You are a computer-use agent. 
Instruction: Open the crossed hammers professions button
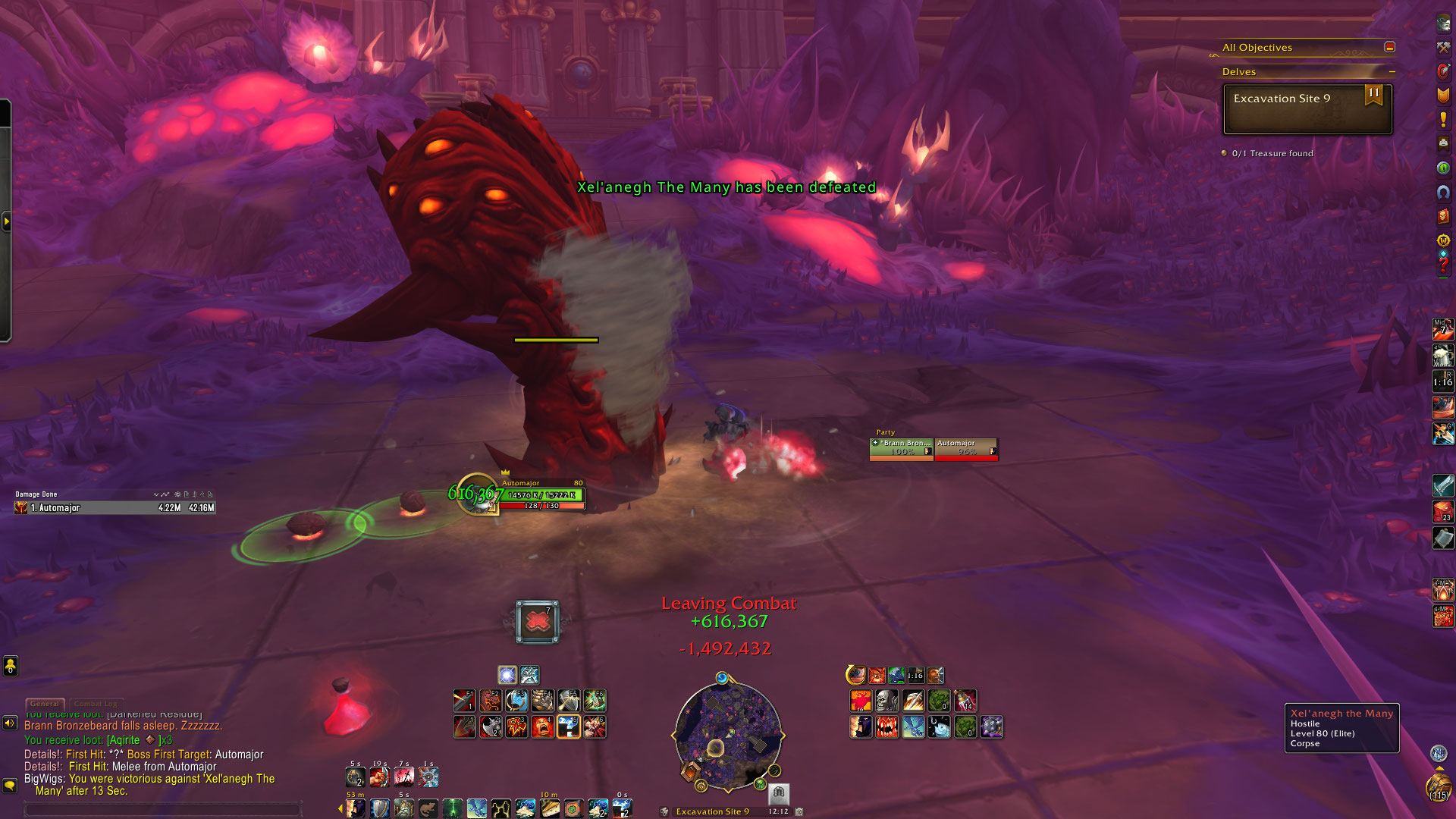[1443, 47]
